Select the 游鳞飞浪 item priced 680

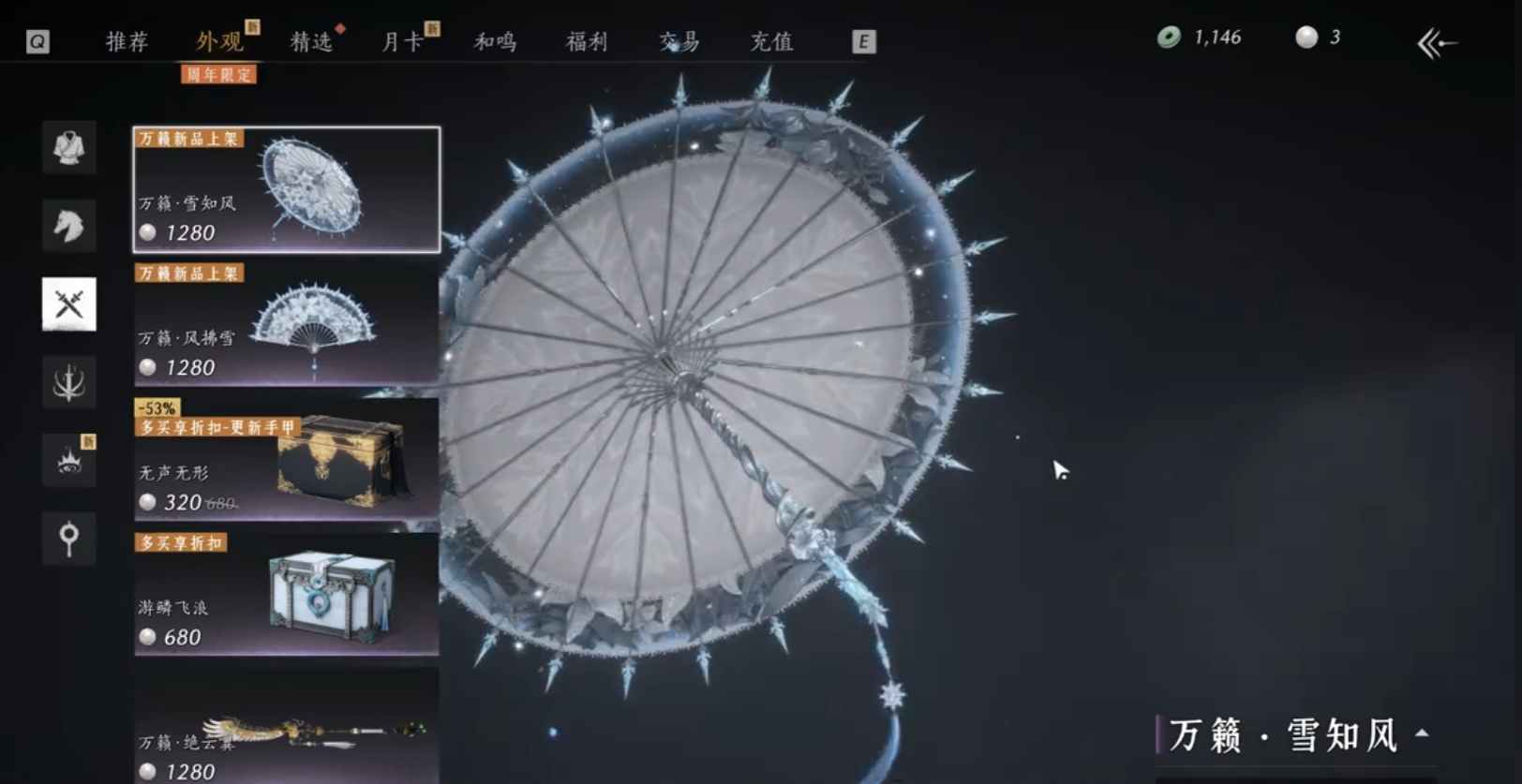pos(284,595)
